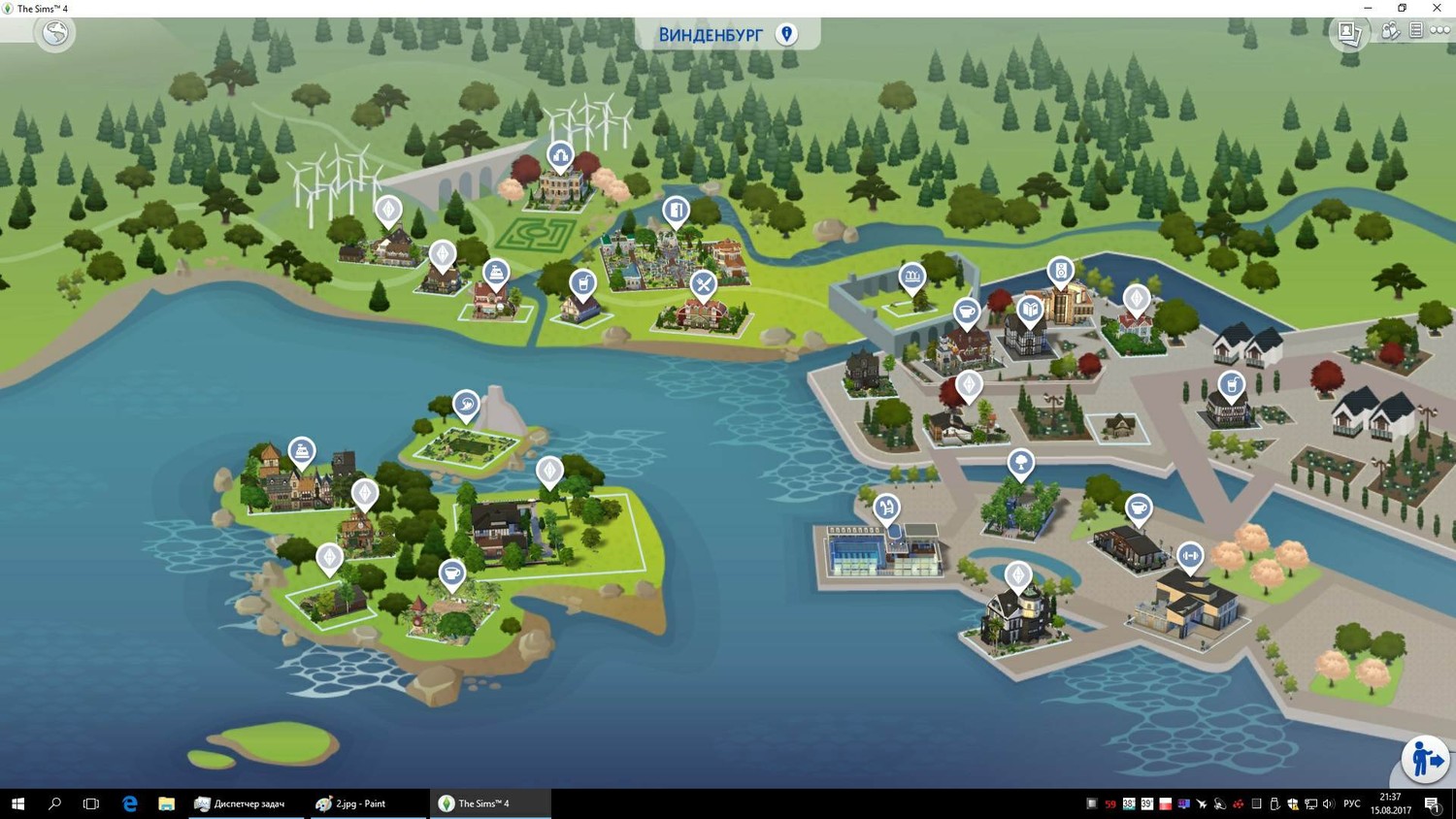Click the return-to-household walking sim button

tap(1424, 759)
